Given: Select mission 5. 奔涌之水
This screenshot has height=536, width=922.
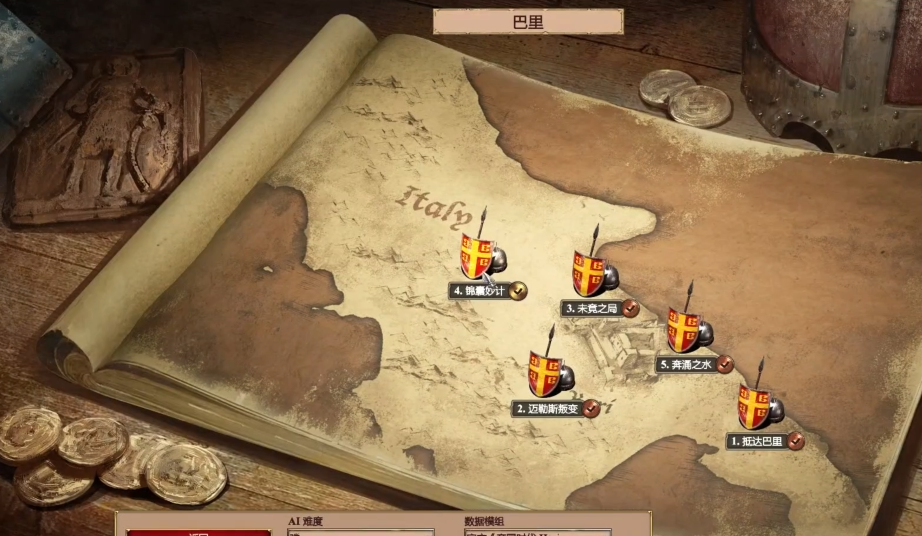Looking at the screenshot, I should pyautogui.click(x=685, y=330).
